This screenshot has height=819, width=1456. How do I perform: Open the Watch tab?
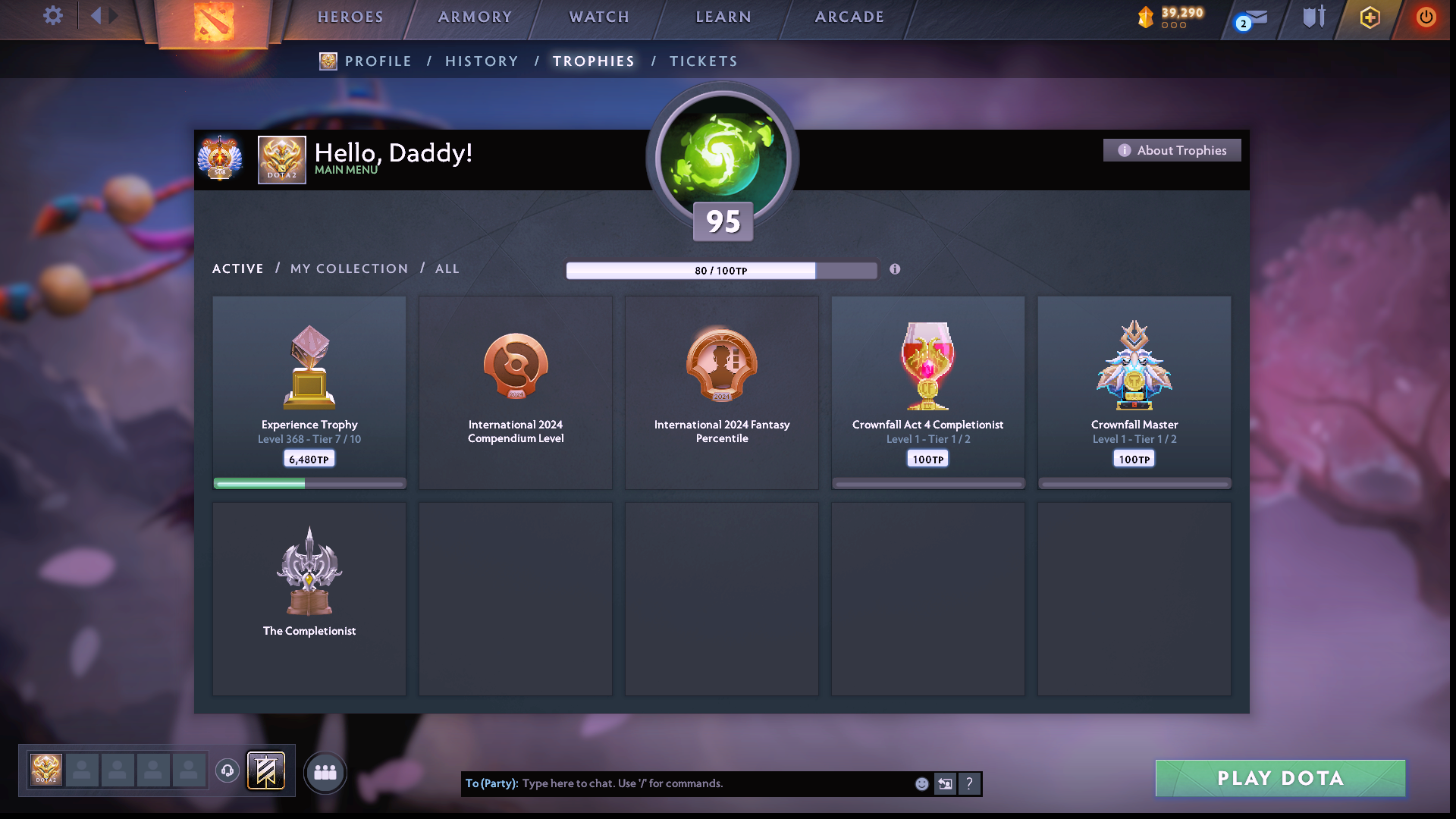[599, 17]
